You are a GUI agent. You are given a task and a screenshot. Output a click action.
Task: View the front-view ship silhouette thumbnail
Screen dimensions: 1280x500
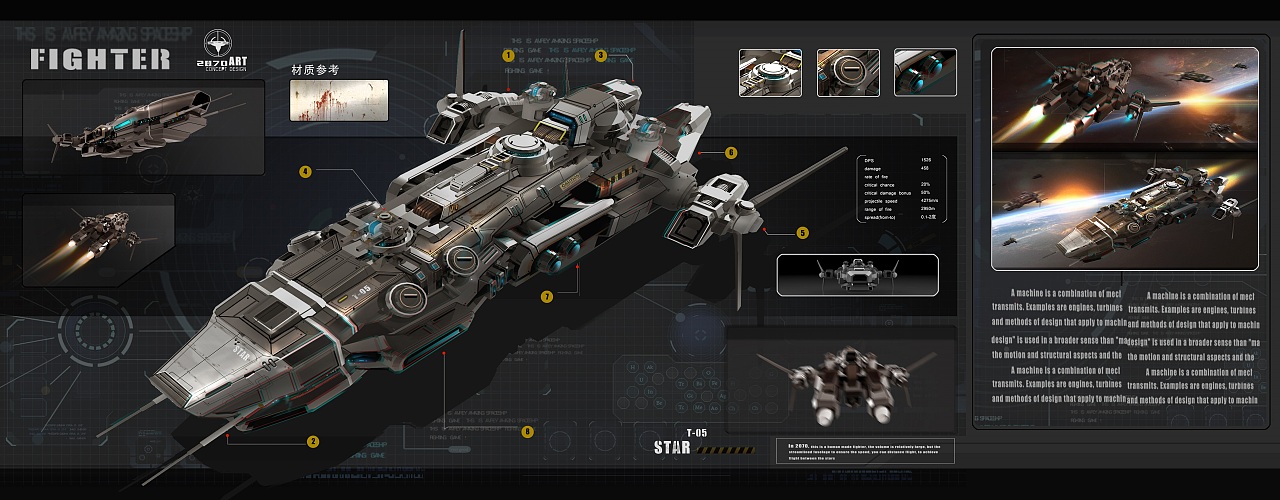tap(858, 275)
